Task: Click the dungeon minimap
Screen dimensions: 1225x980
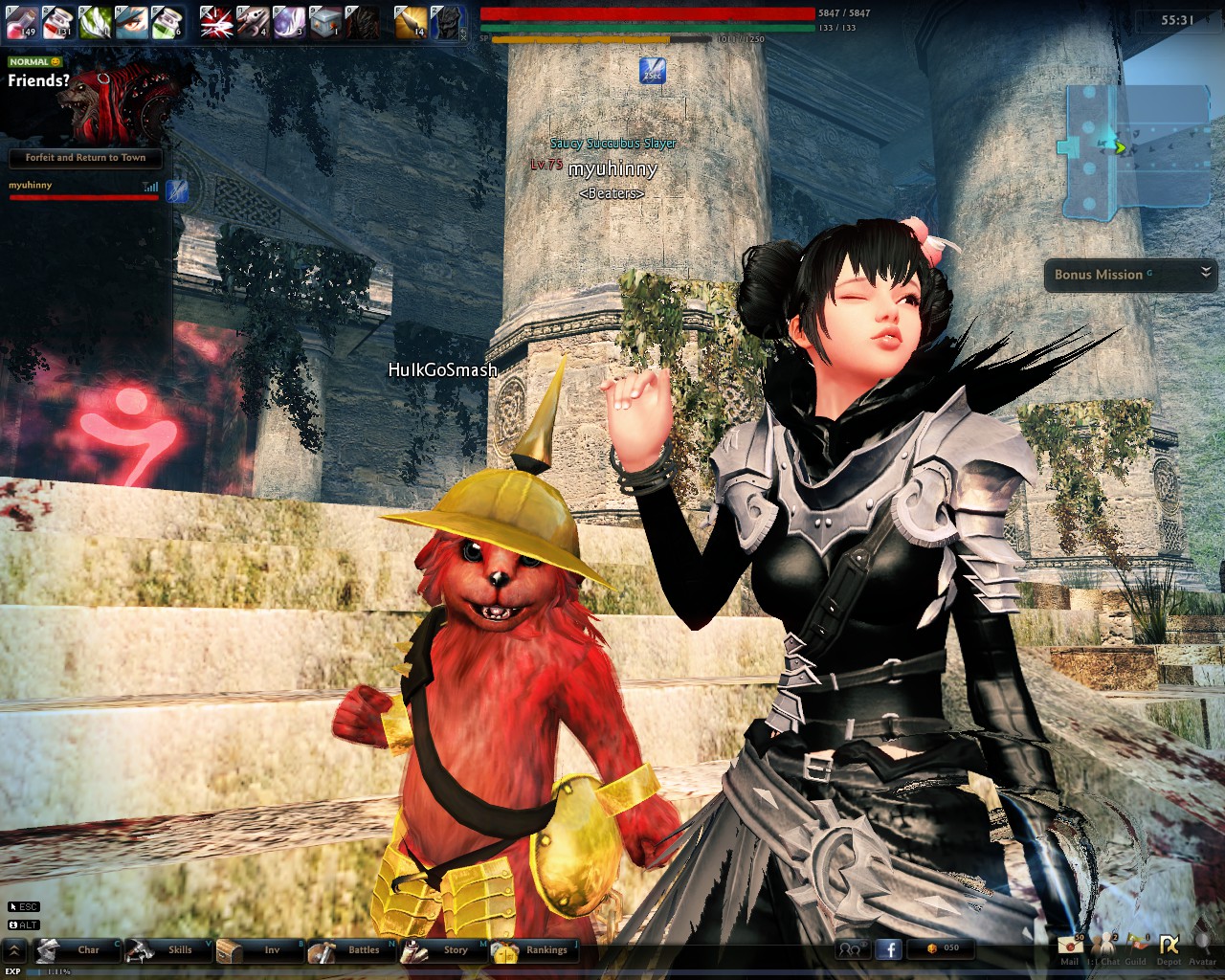Action: (x=1134, y=146)
